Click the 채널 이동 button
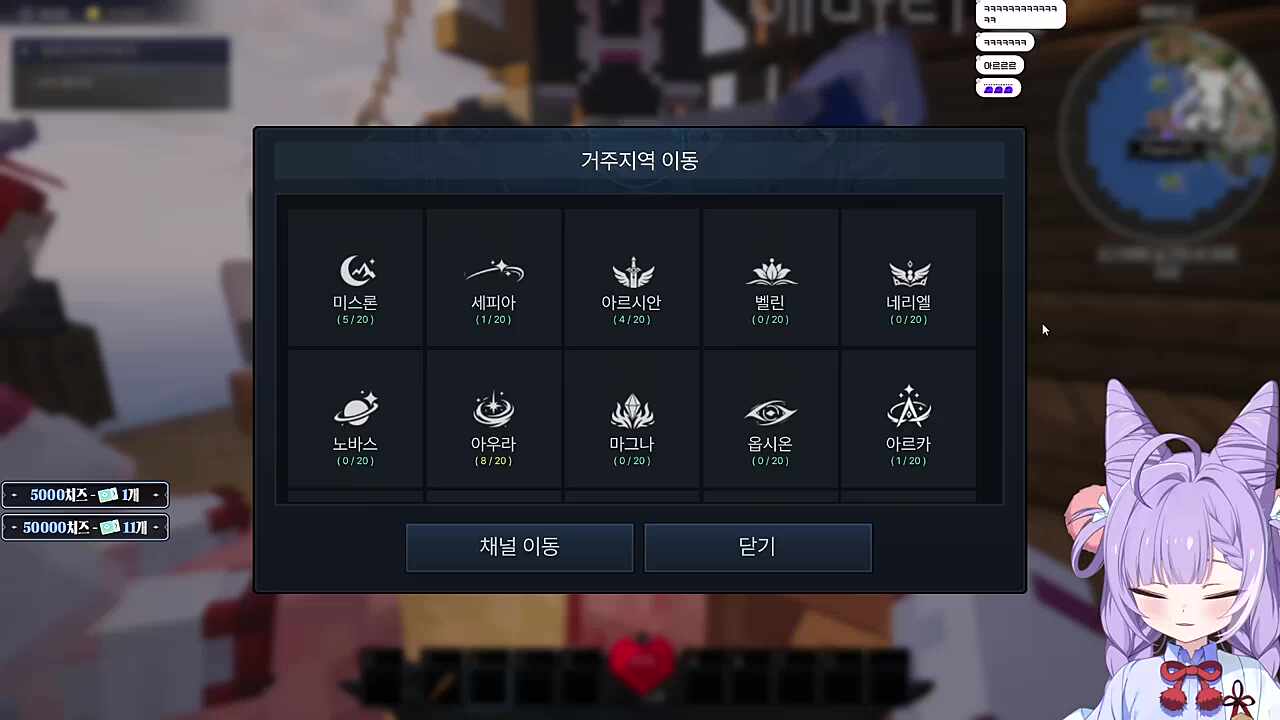The width and height of the screenshot is (1280, 720). coord(519,547)
